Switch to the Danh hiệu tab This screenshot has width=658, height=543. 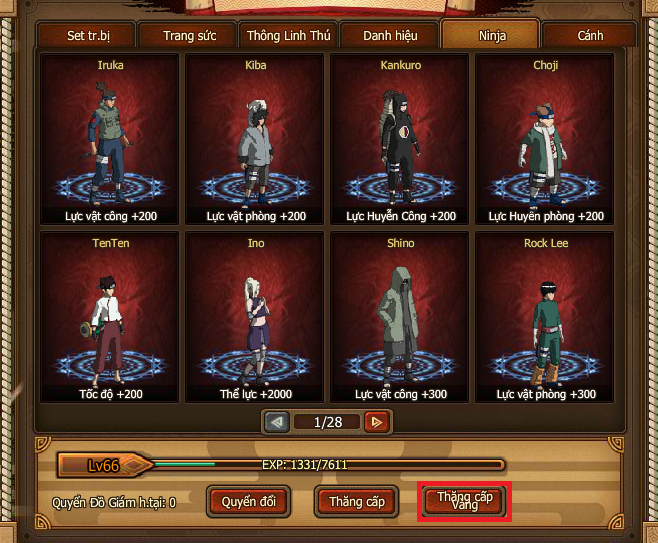tap(388, 36)
